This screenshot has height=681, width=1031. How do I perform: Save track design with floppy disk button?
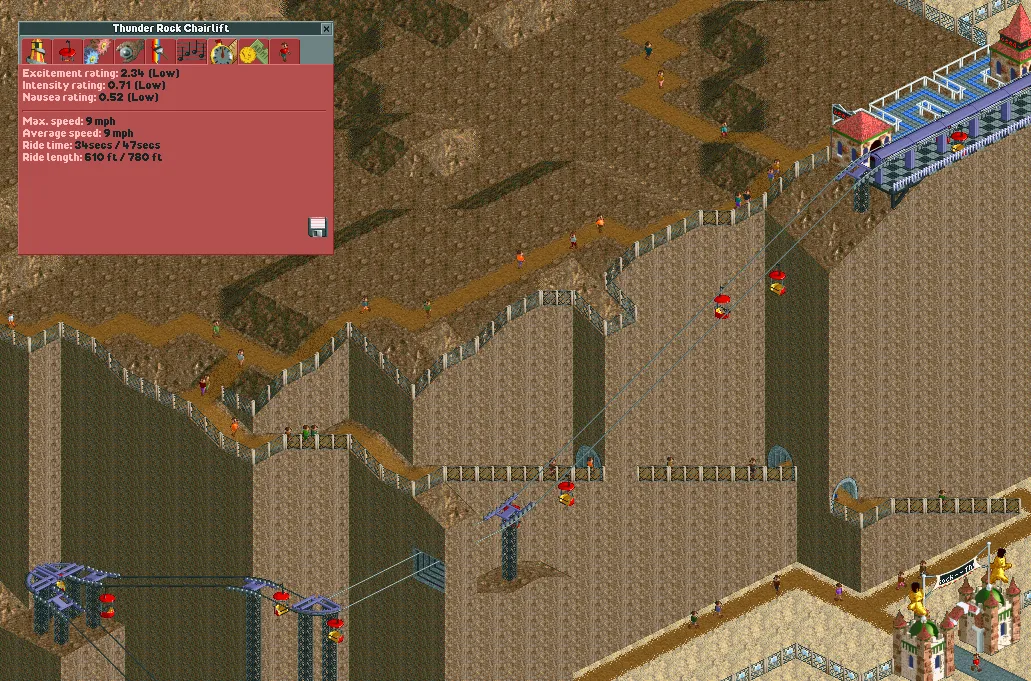pyautogui.click(x=317, y=227)
